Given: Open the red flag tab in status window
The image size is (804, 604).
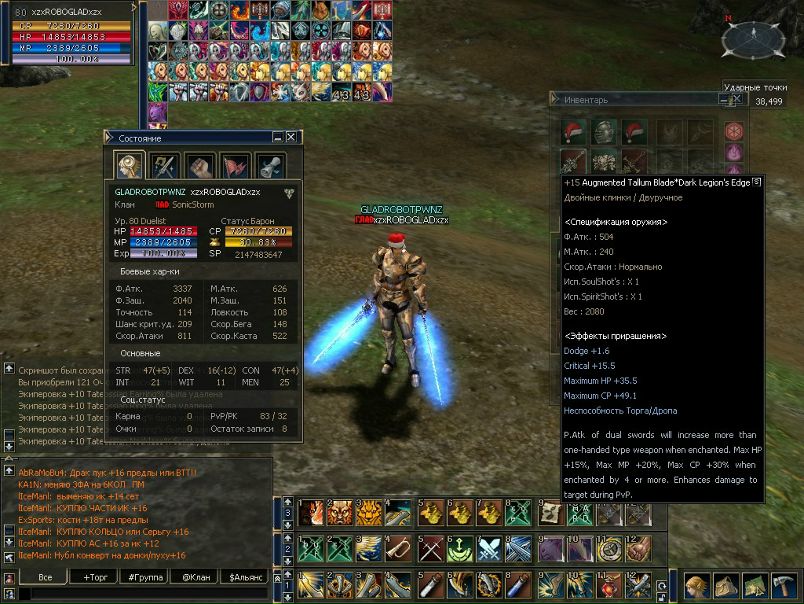Looking at the screenshot, I should click(x=235, y=166).
